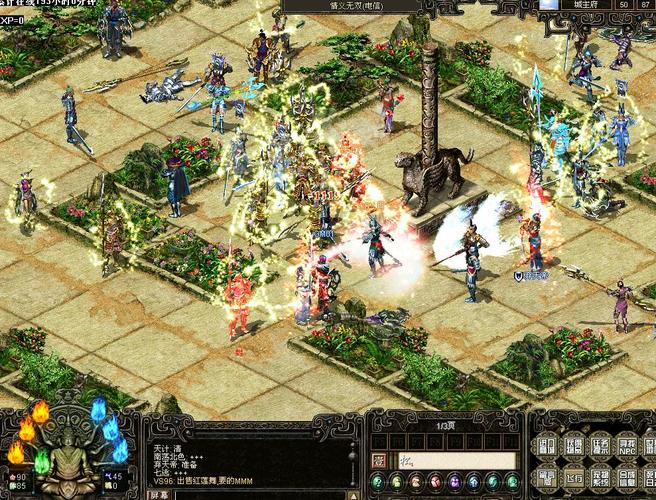Image resolution: width=656 pixels, height=500 pixels.
Task: Toggle the chat channel button beside input
Action: (379, 460)
